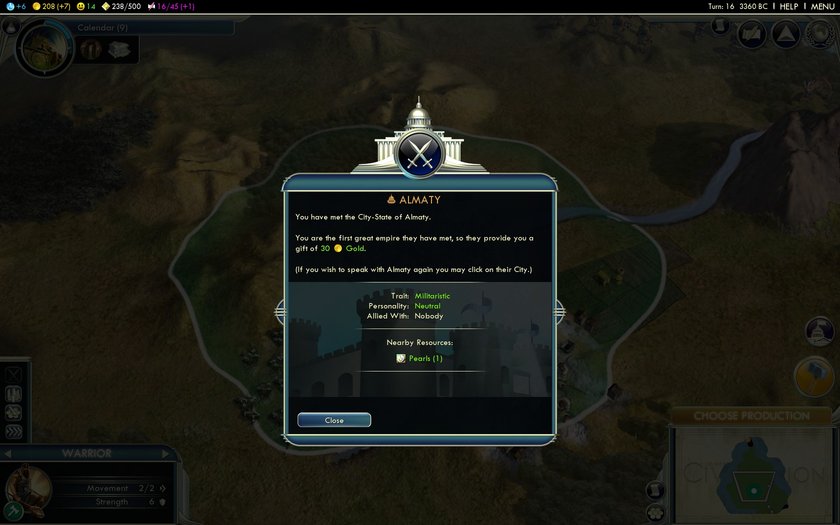The image size is (840, 525).
Task: Click the culture progress indicator
Action: (177, 6)
